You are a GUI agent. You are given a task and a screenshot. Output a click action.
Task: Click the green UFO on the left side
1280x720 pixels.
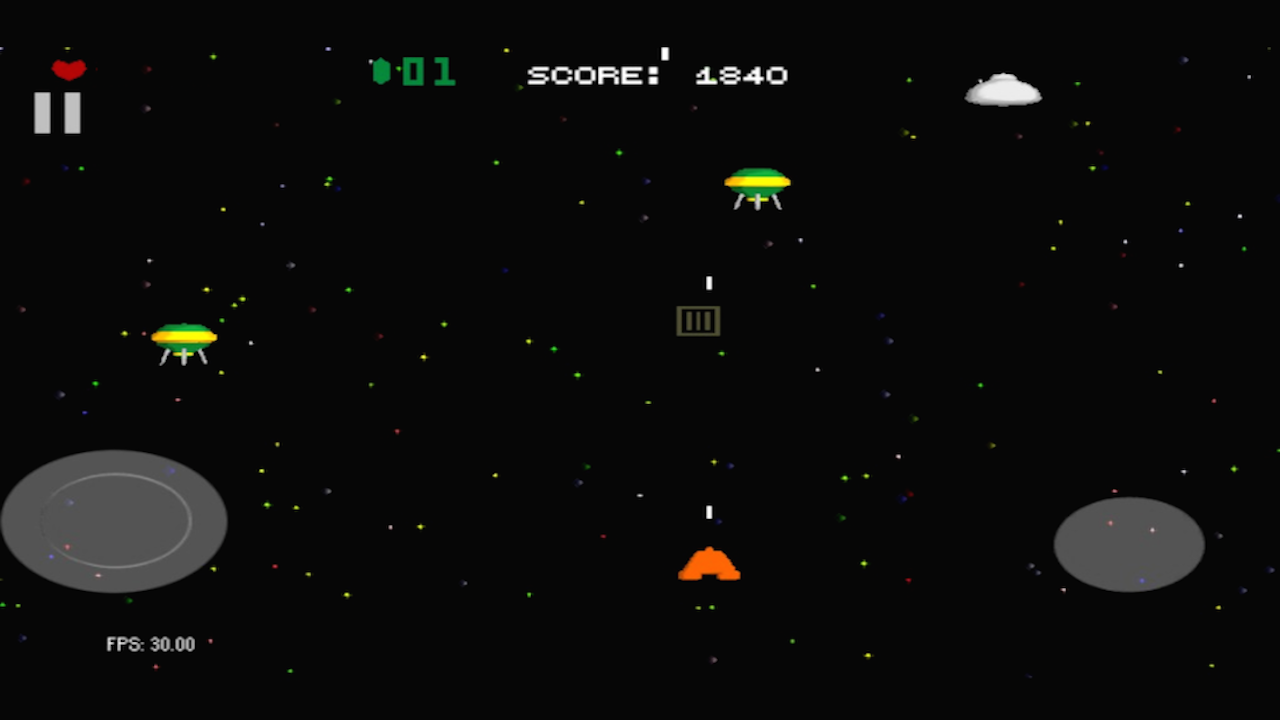click(185, 340)
